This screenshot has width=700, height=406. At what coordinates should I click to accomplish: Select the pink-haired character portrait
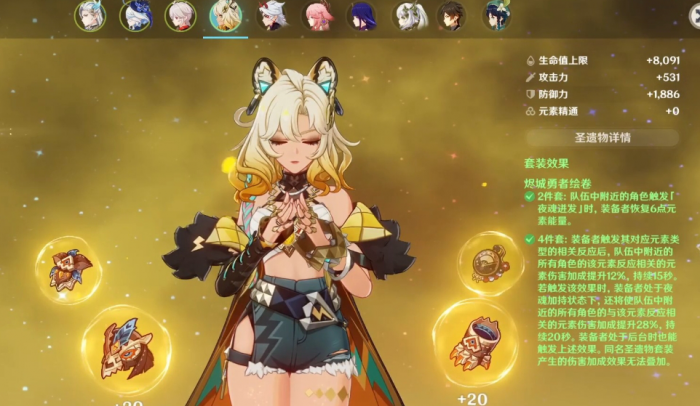317,16
